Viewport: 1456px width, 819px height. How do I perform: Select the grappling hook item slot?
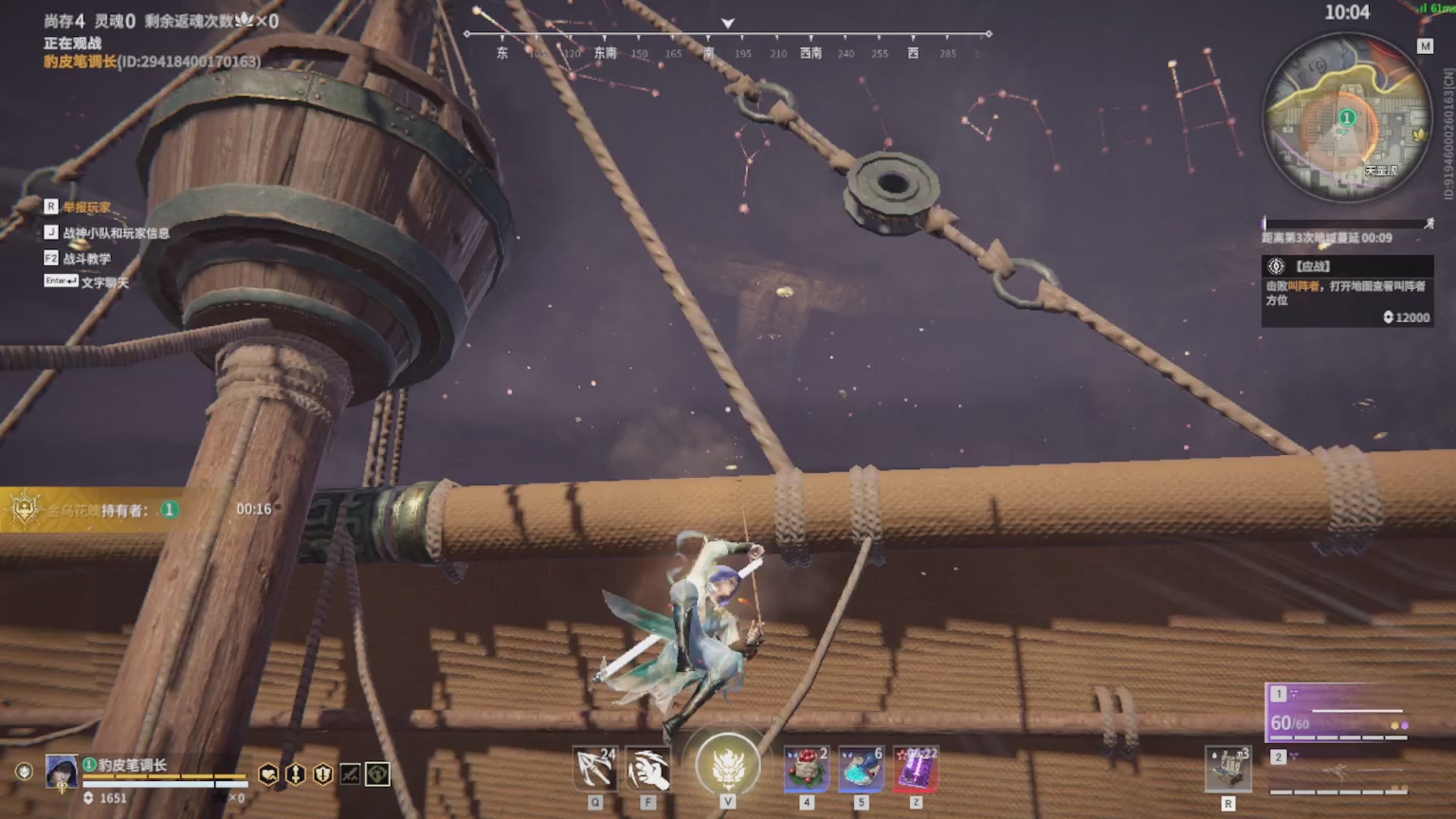click(595, 769)
